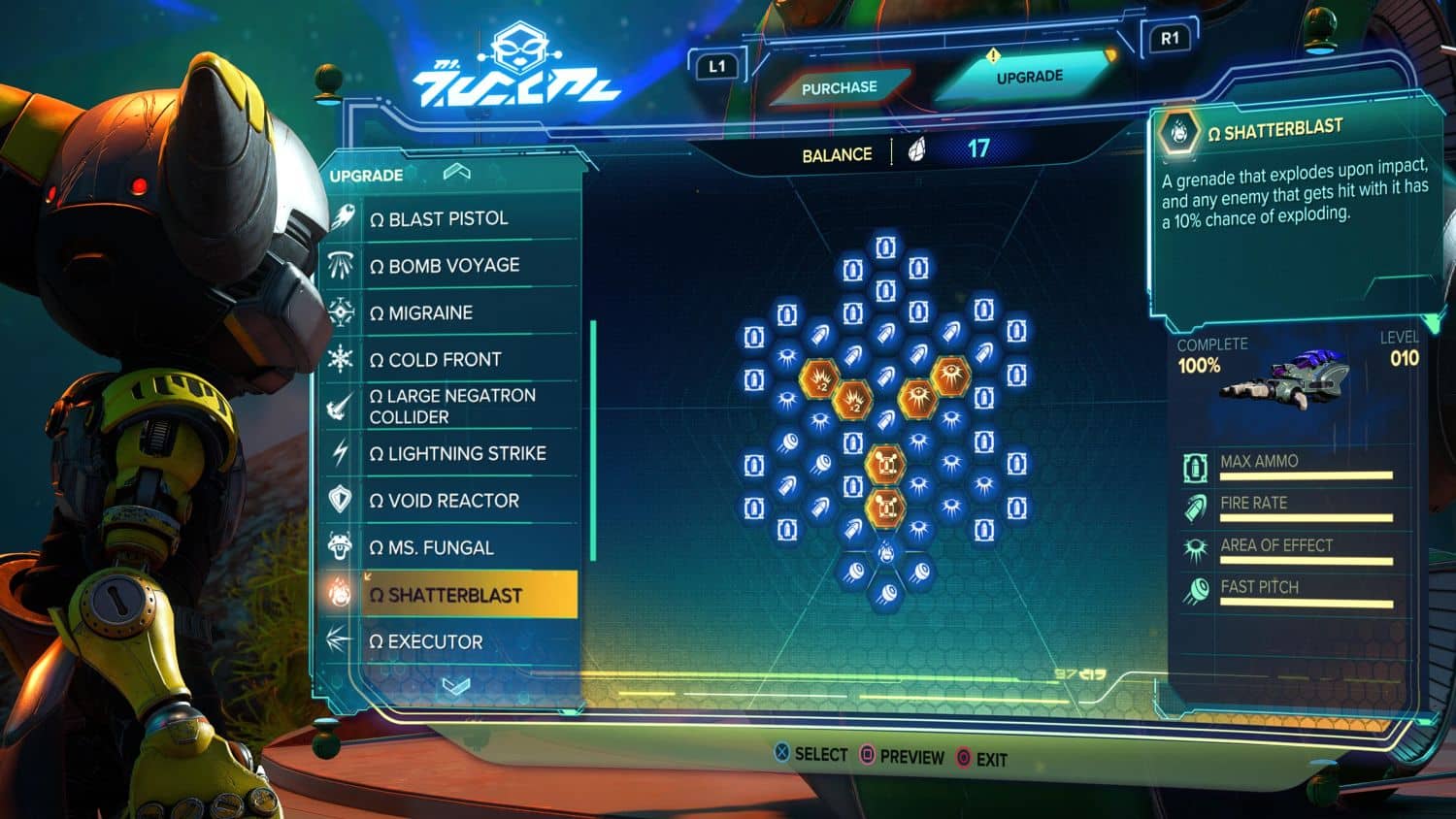Image resolution: width=1456 pixels, height=819 pixels.
Task: Choose the Lightning Strike weapon
Action: click(467, 453)
